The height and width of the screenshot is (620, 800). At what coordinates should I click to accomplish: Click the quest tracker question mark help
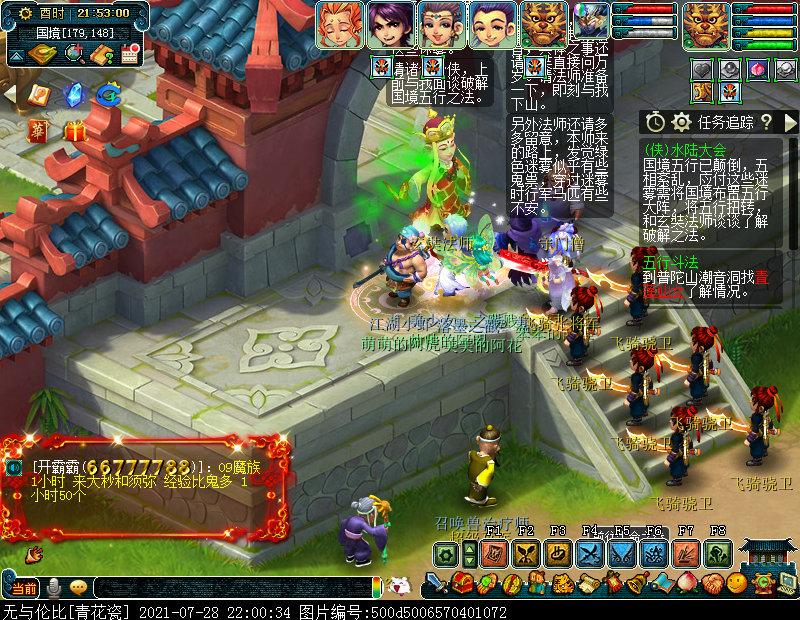tap(765, 122)
